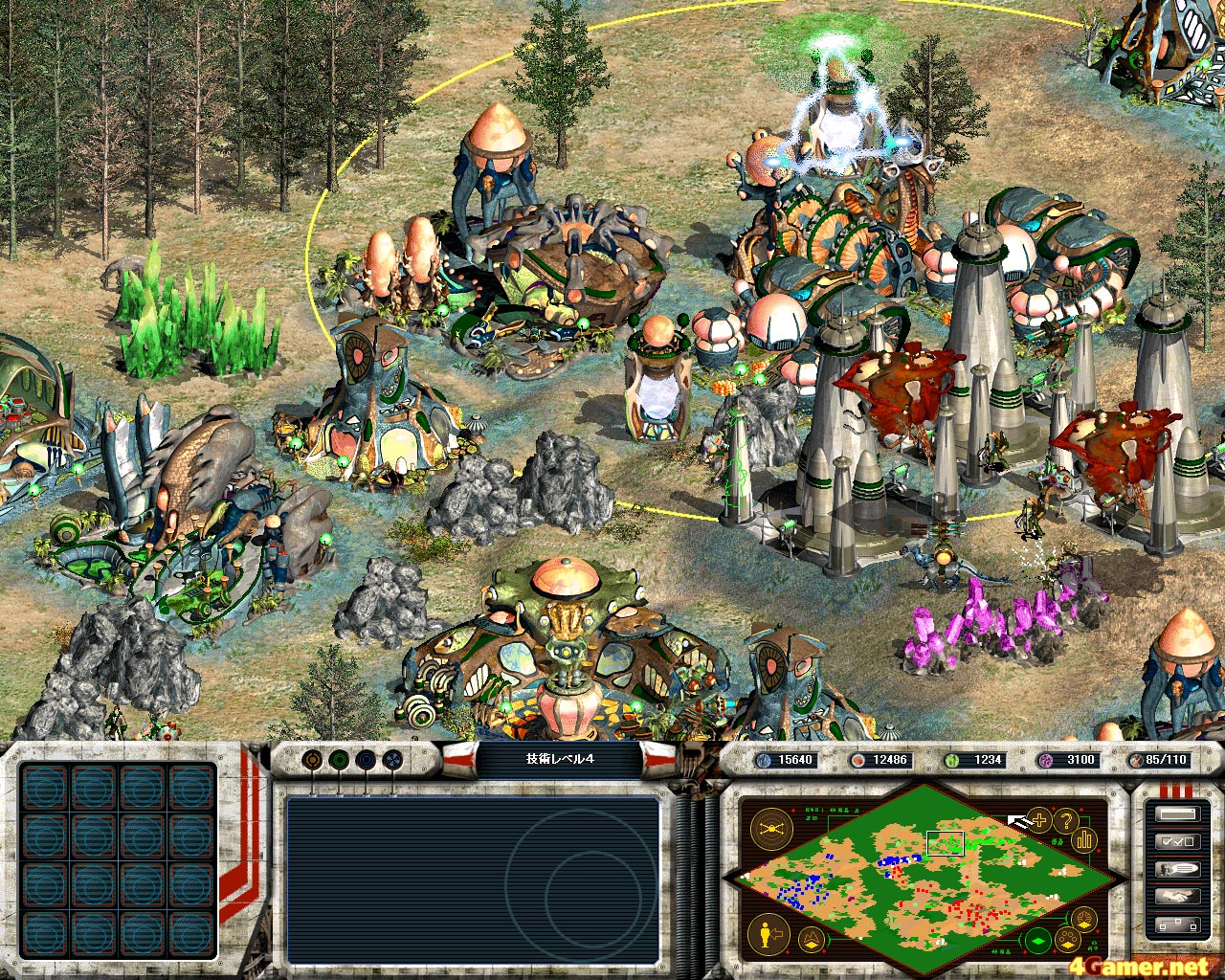Open the objectives checklist button
The height and width of the screenshot is (980, 1225).
1176,841
